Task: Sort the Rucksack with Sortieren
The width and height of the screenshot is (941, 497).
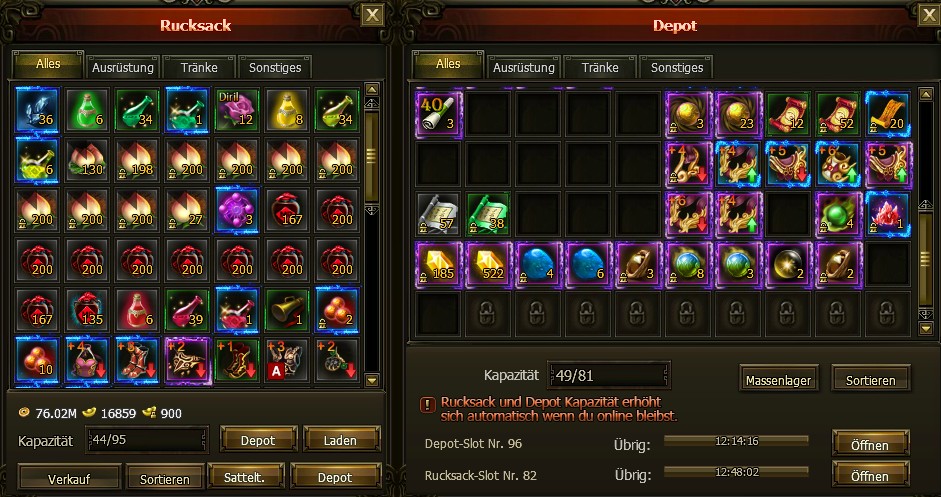Action: (157, 479)
